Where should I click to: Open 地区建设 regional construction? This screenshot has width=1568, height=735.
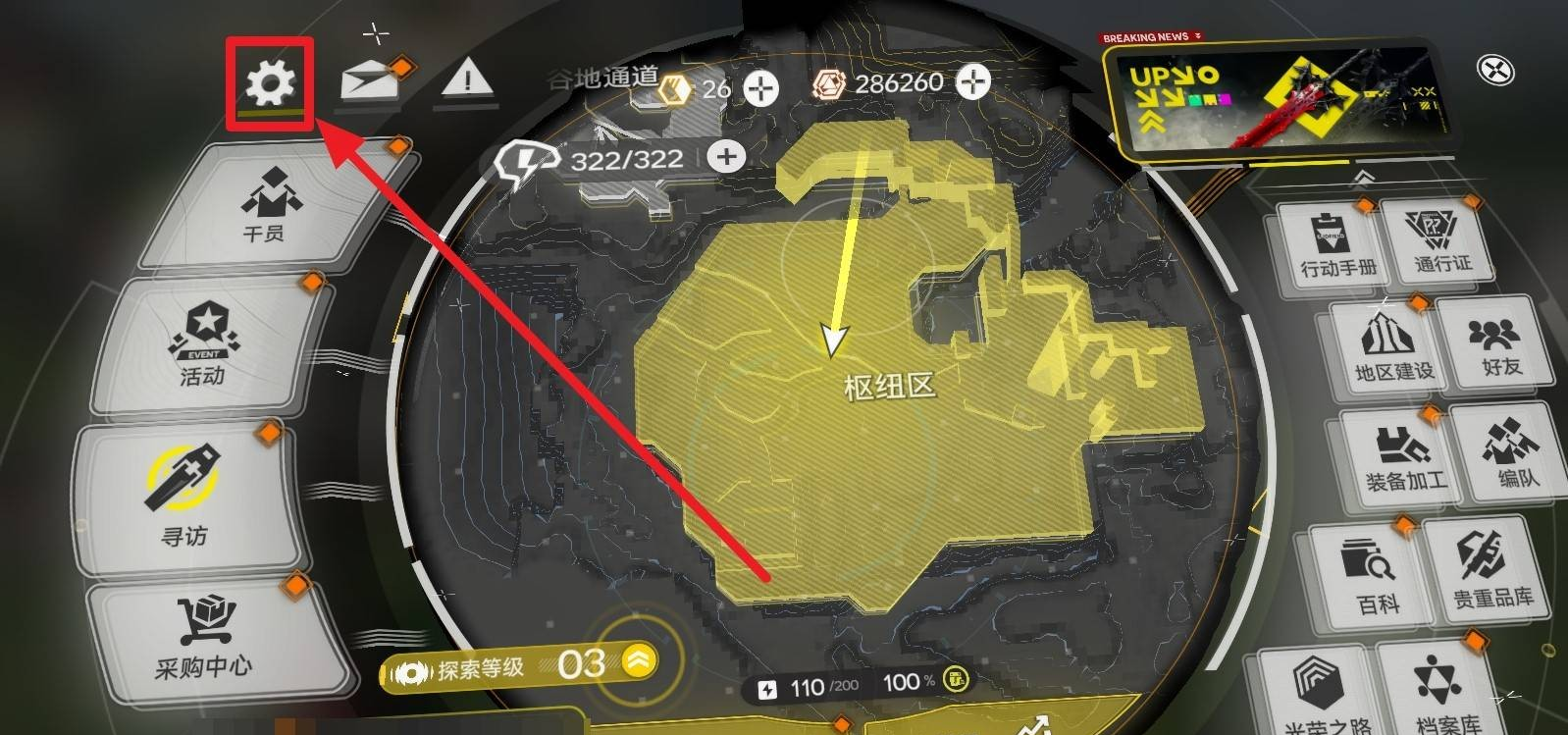pyautogui.click(x=1392, y=348)
